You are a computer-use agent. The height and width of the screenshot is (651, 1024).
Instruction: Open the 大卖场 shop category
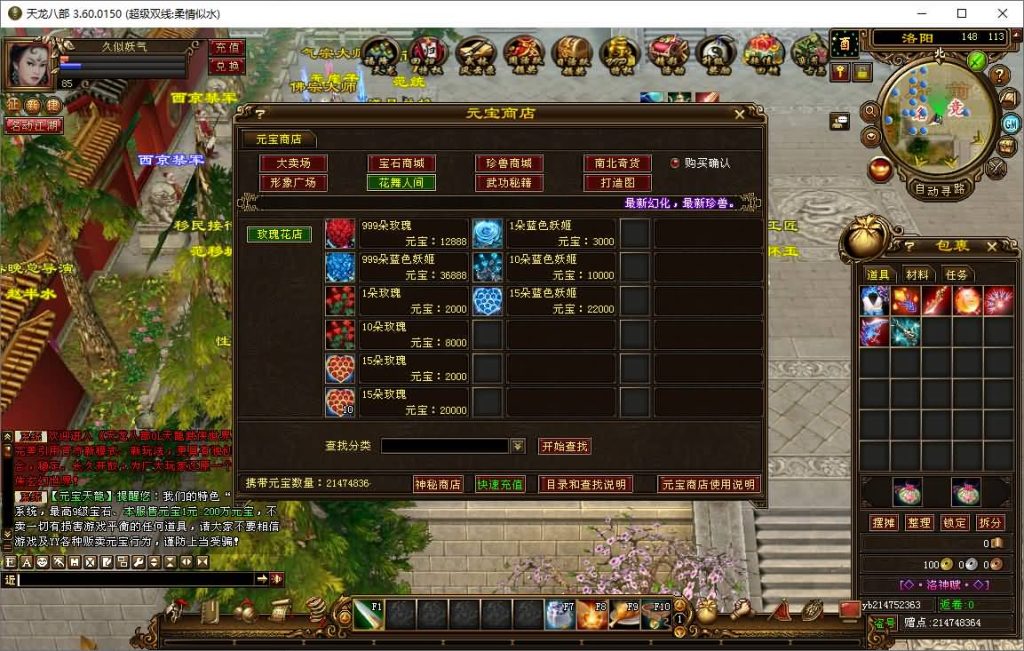coord(293,163)
